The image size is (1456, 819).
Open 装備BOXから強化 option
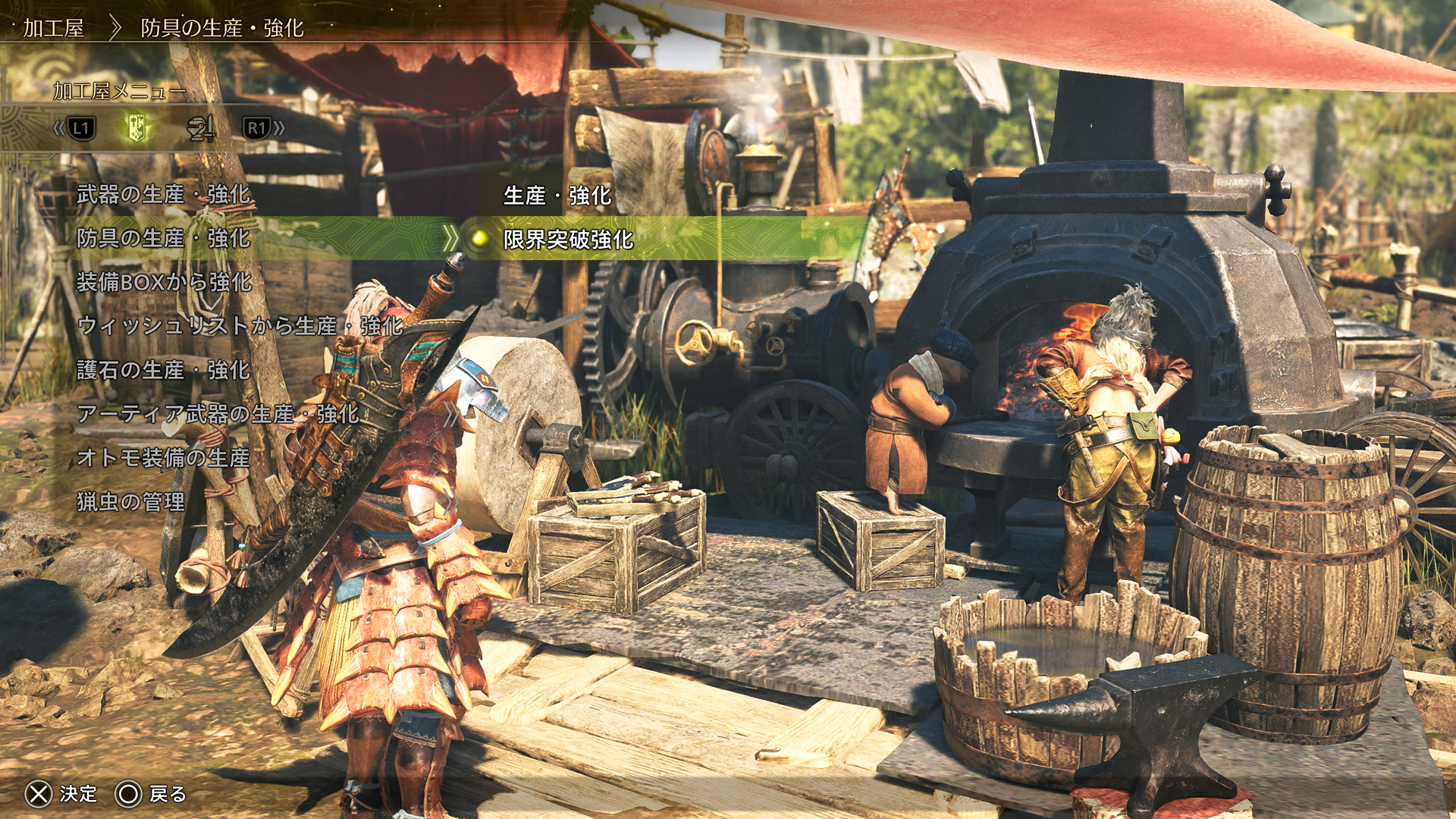tap(164, 283)
